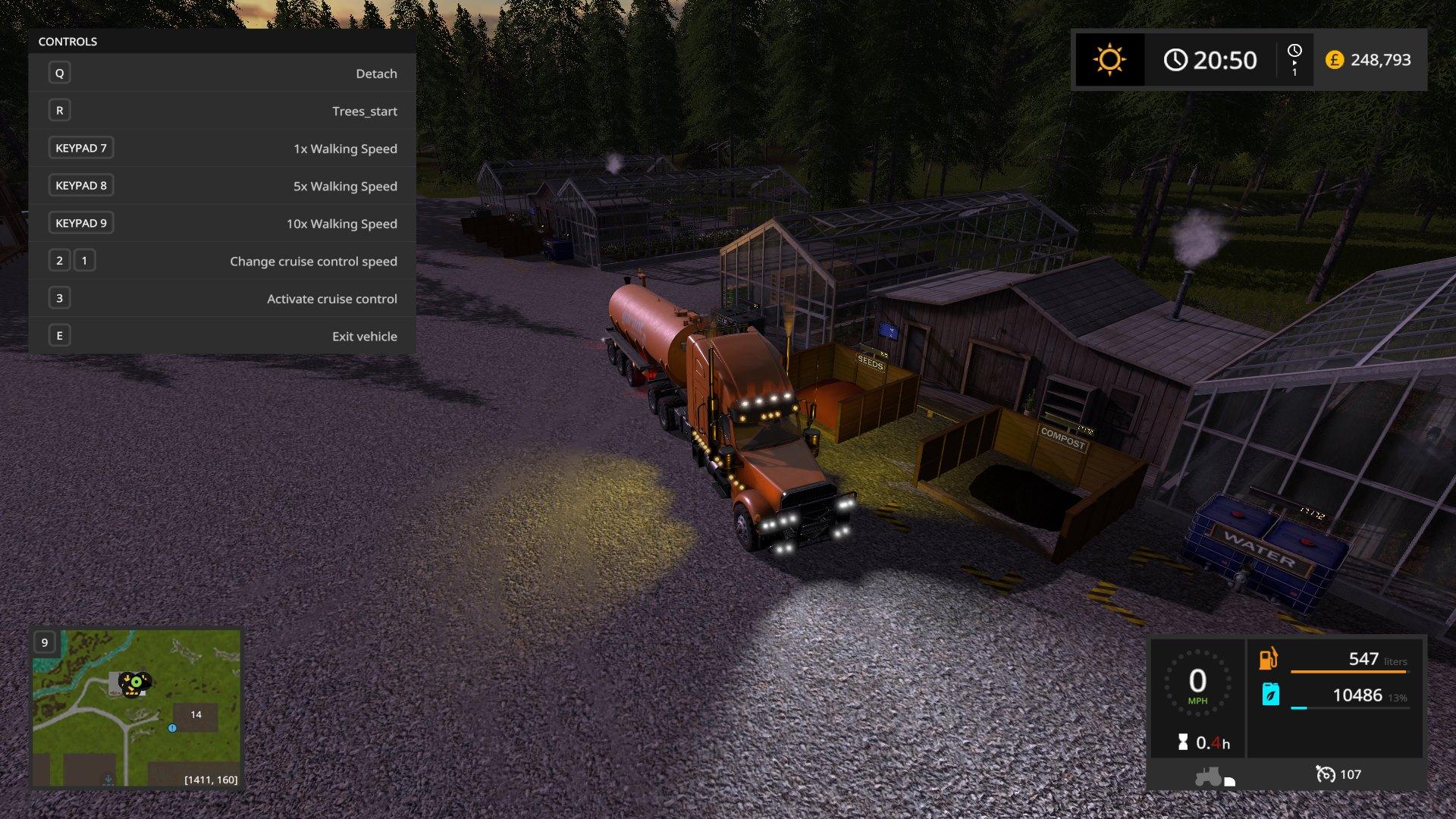Click the cruise control speed icon
Image resolution: width=1456 pixels, height=819 pixels.
(1326, 774)
